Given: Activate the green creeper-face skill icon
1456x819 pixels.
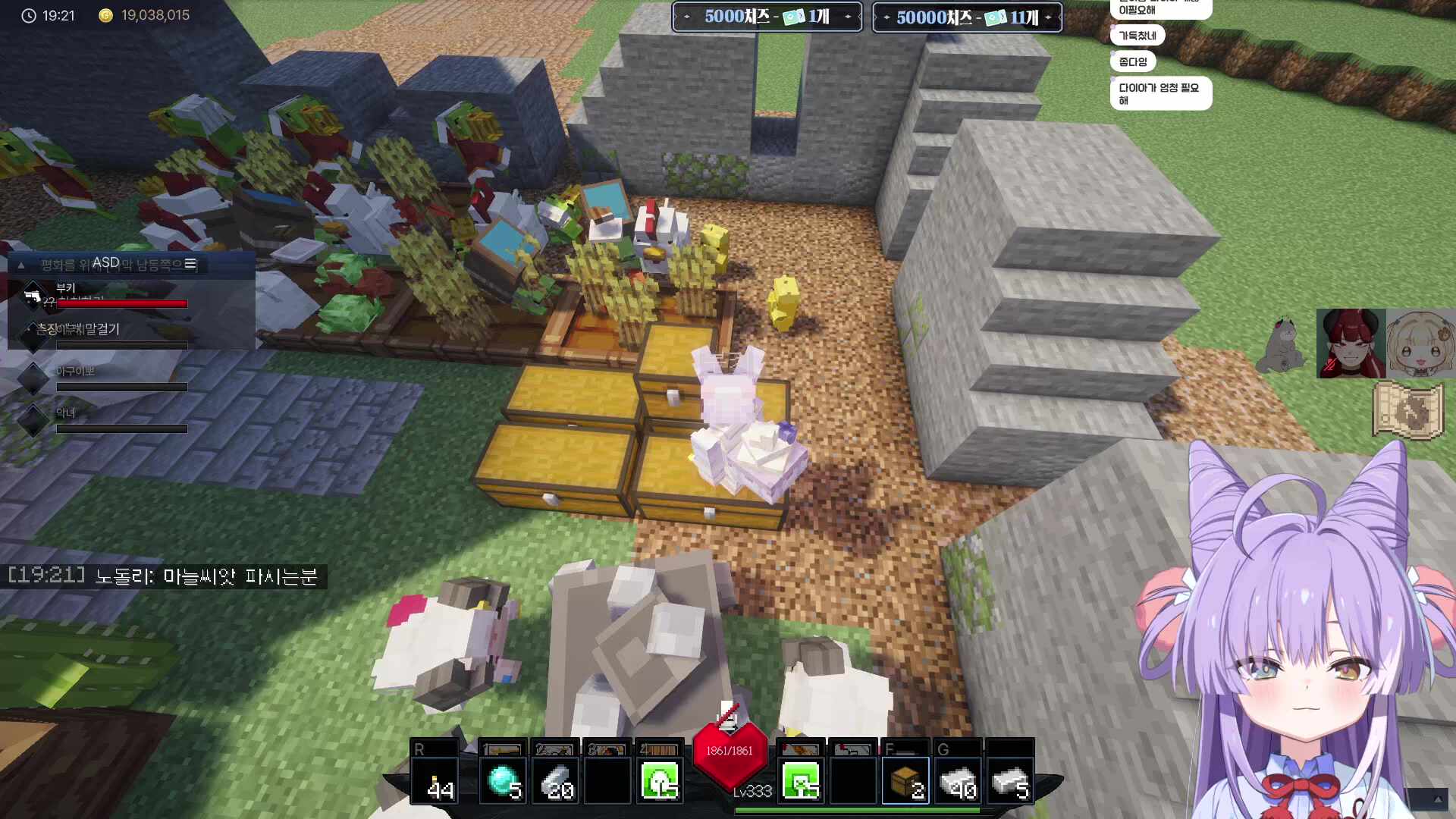Looking at the screenshot, I should pyautogui.click(x=801, y=780).
